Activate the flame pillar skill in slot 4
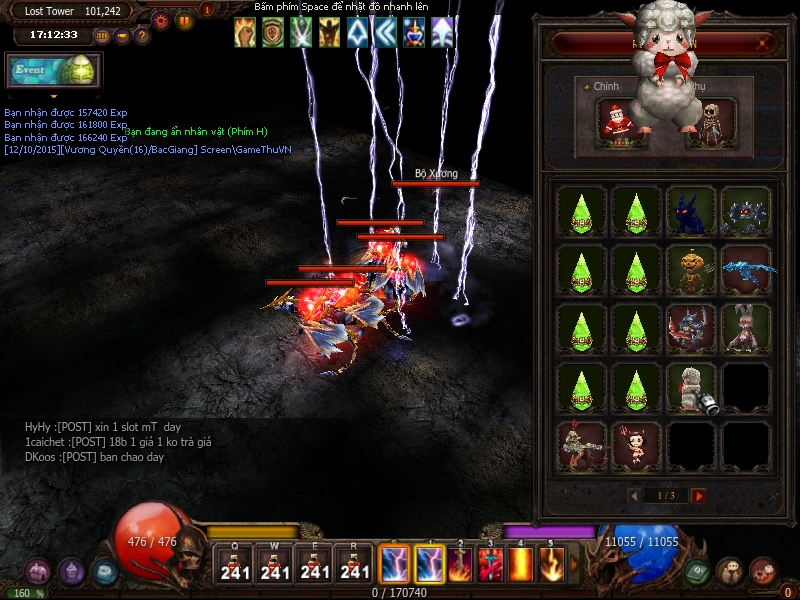 tap(522, 565)
